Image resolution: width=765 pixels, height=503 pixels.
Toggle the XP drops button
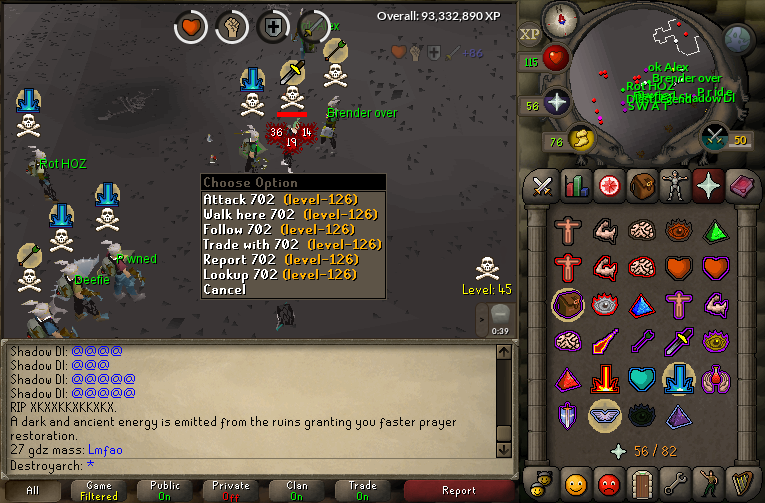[x=529, y=34]
